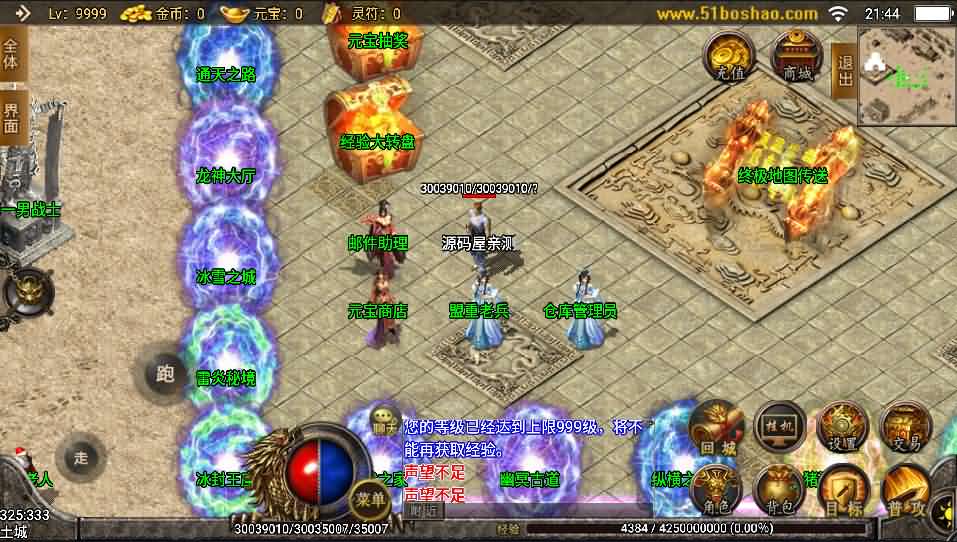Trigger the 普攻 basic attack button
This screenshot has height=542, width=957.
point(904,494)
